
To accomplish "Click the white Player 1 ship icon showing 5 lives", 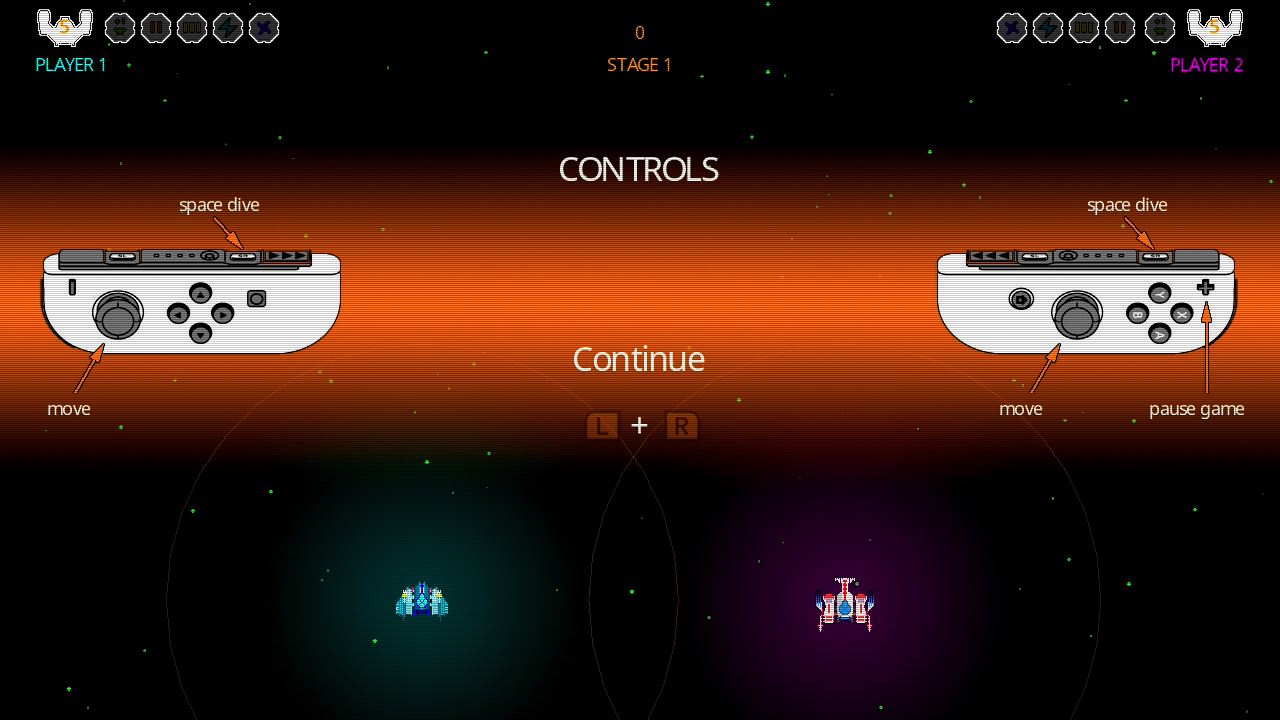I will (64, 27).
